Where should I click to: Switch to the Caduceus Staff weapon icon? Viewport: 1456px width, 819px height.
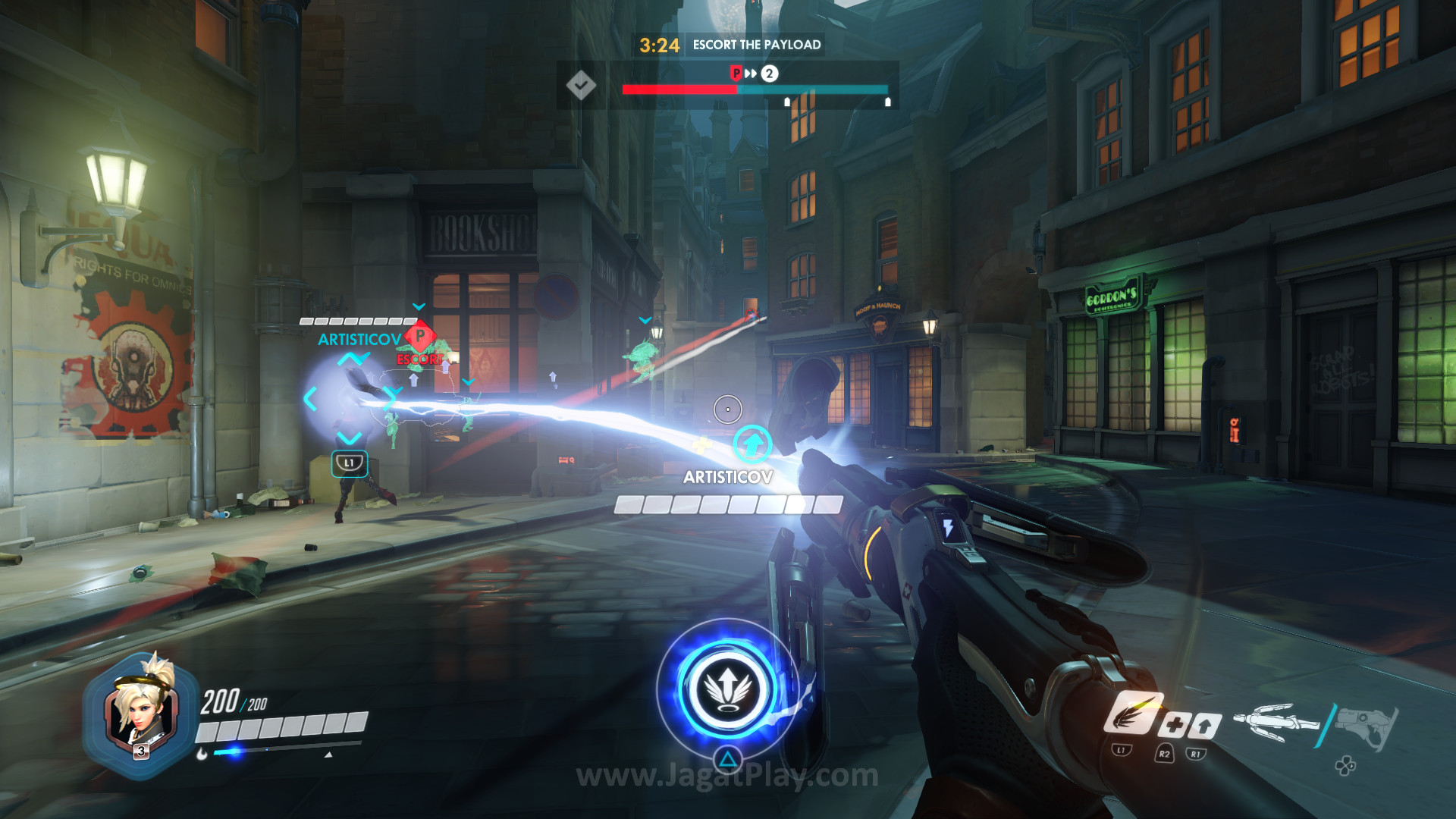tap(1276, 722)
